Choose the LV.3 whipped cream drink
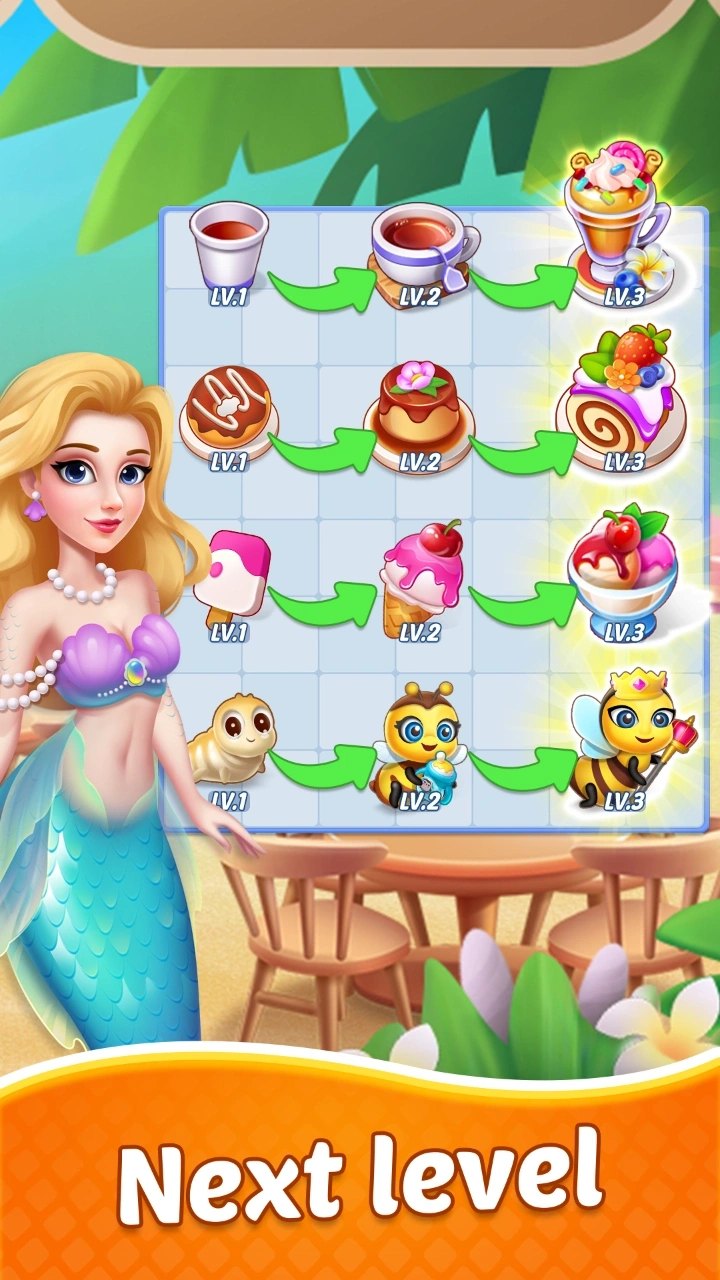 click(614, 225)
